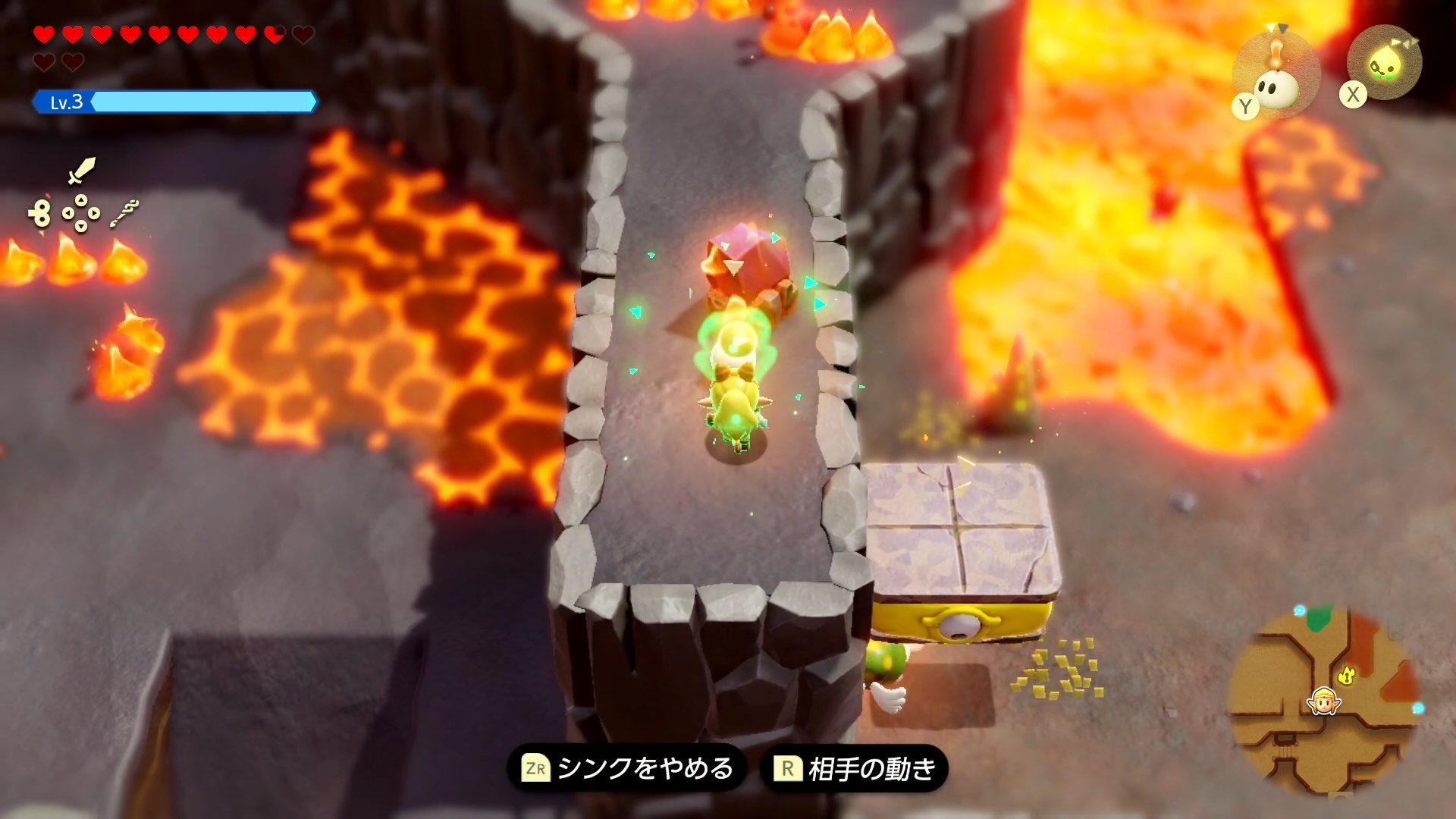Click the small key counter icon
The height and width of the screenshot is (819, 1456).
(x=40, y=212)
